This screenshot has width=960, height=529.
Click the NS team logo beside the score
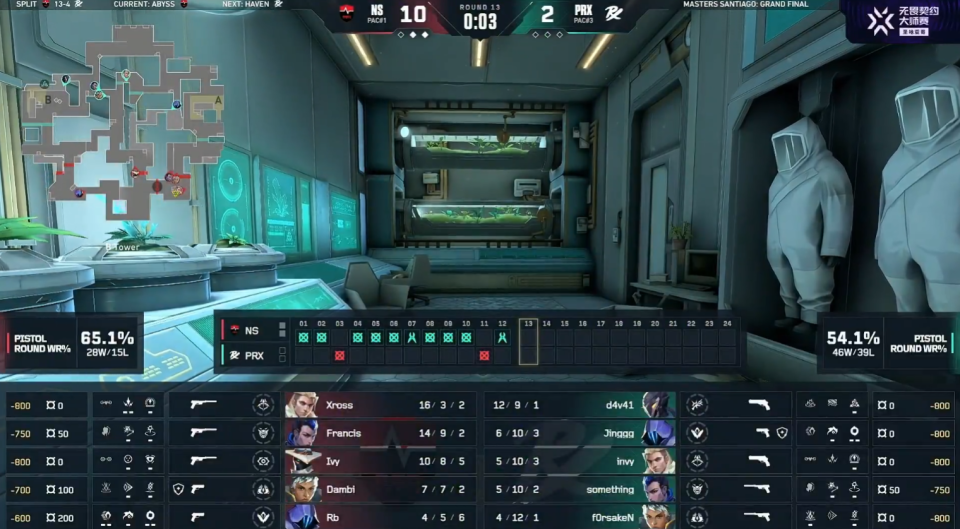[349, 15]
